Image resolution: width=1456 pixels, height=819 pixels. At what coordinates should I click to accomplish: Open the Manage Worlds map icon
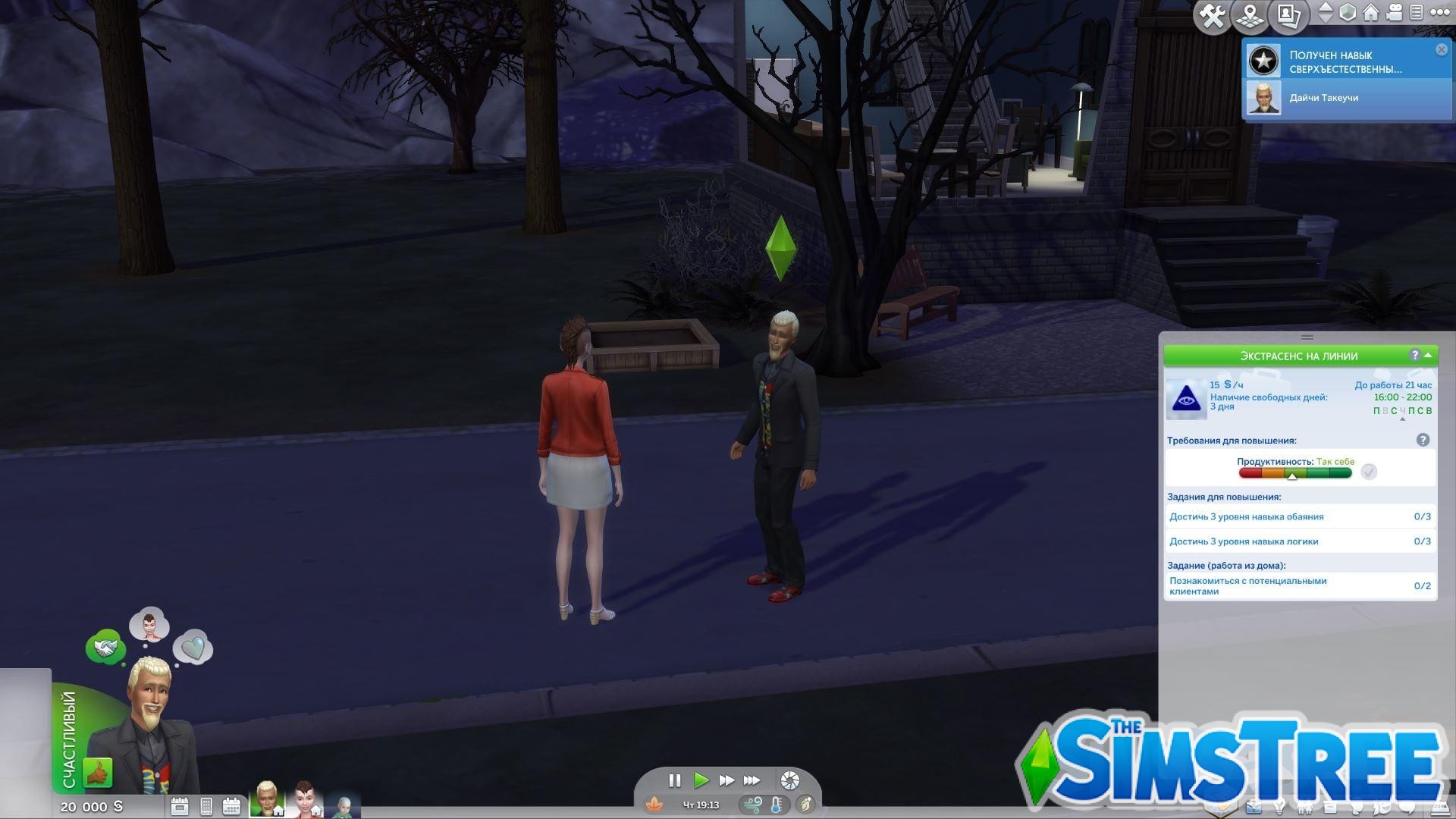tap(1251, 15)
